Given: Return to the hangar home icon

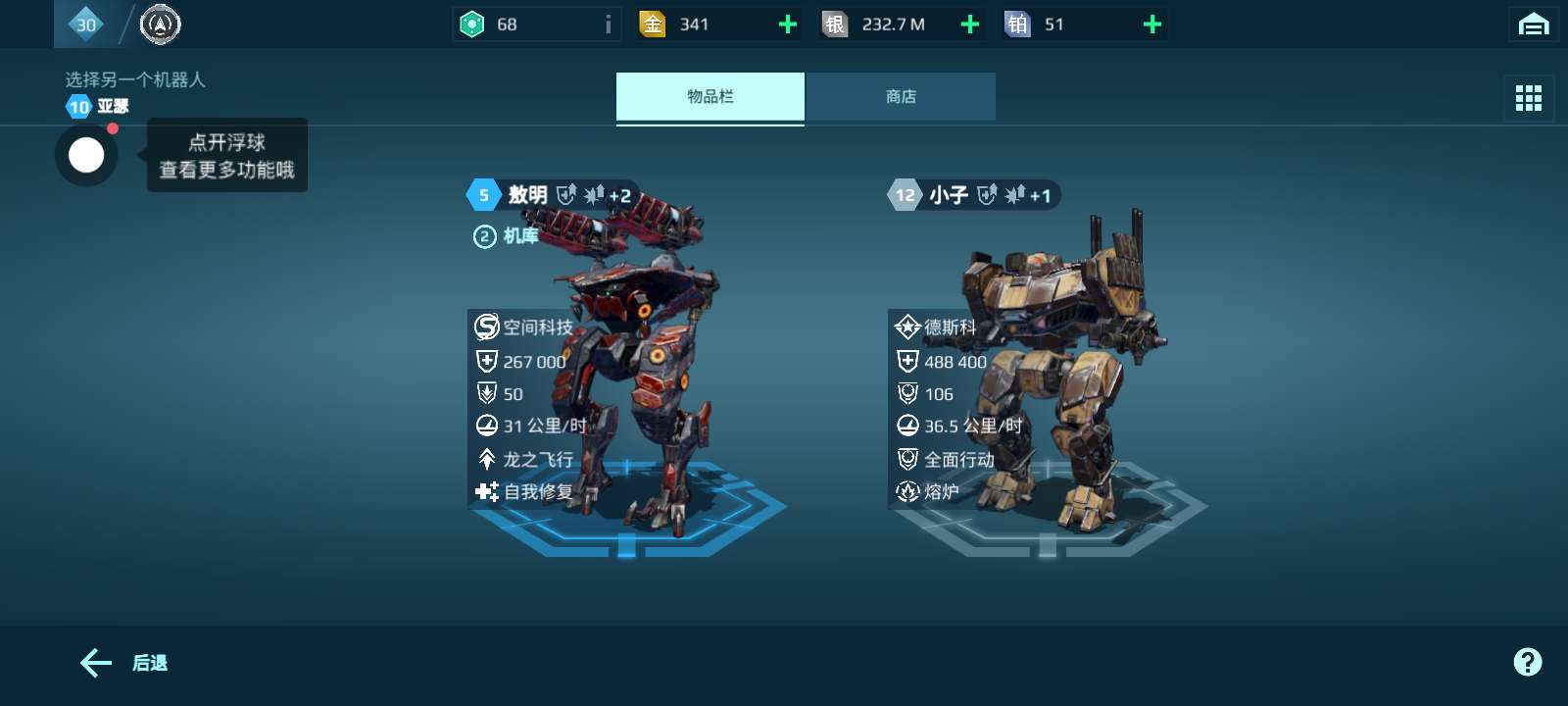Looking at the screenshot, I should click(x=1533, y=25).
